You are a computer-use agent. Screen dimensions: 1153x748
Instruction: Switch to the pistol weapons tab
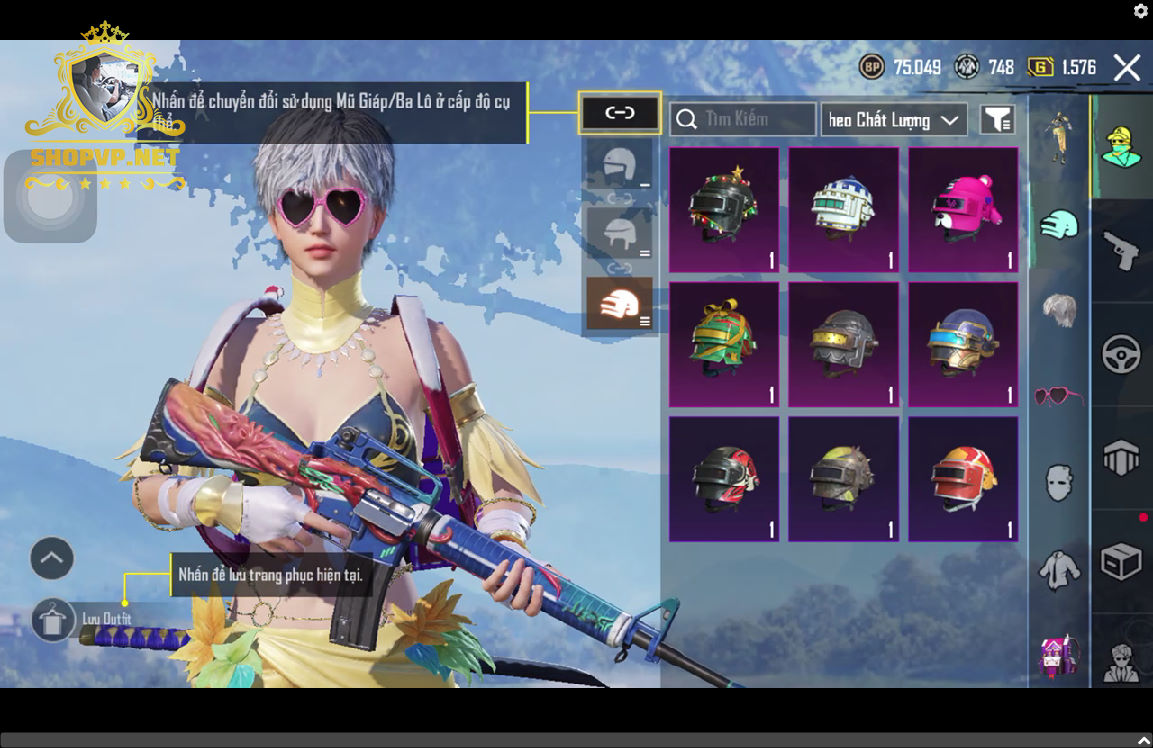click(x=1121, y=248)
